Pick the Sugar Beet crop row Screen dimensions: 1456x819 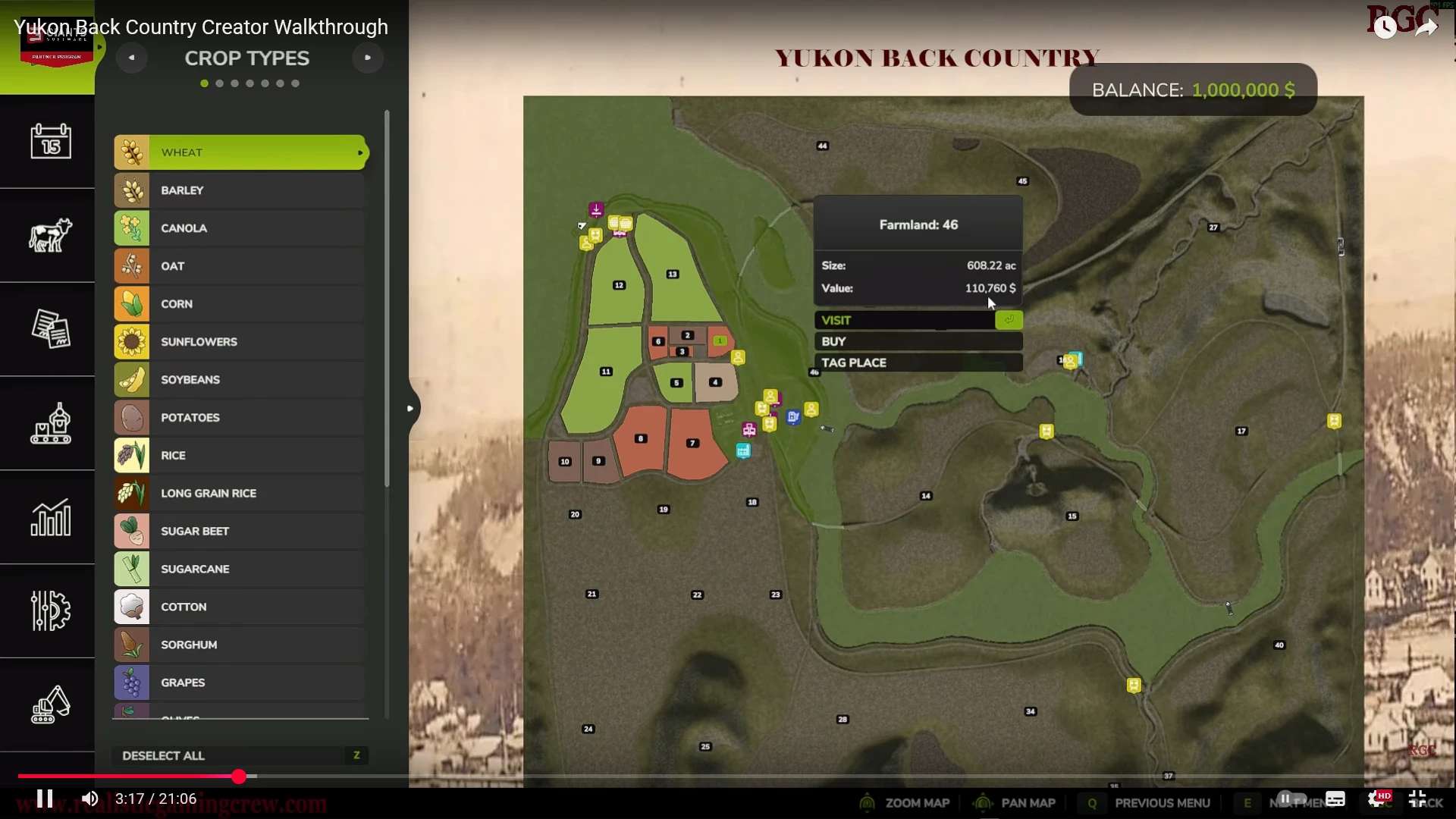pyautogui.click(x=240, y=532)
